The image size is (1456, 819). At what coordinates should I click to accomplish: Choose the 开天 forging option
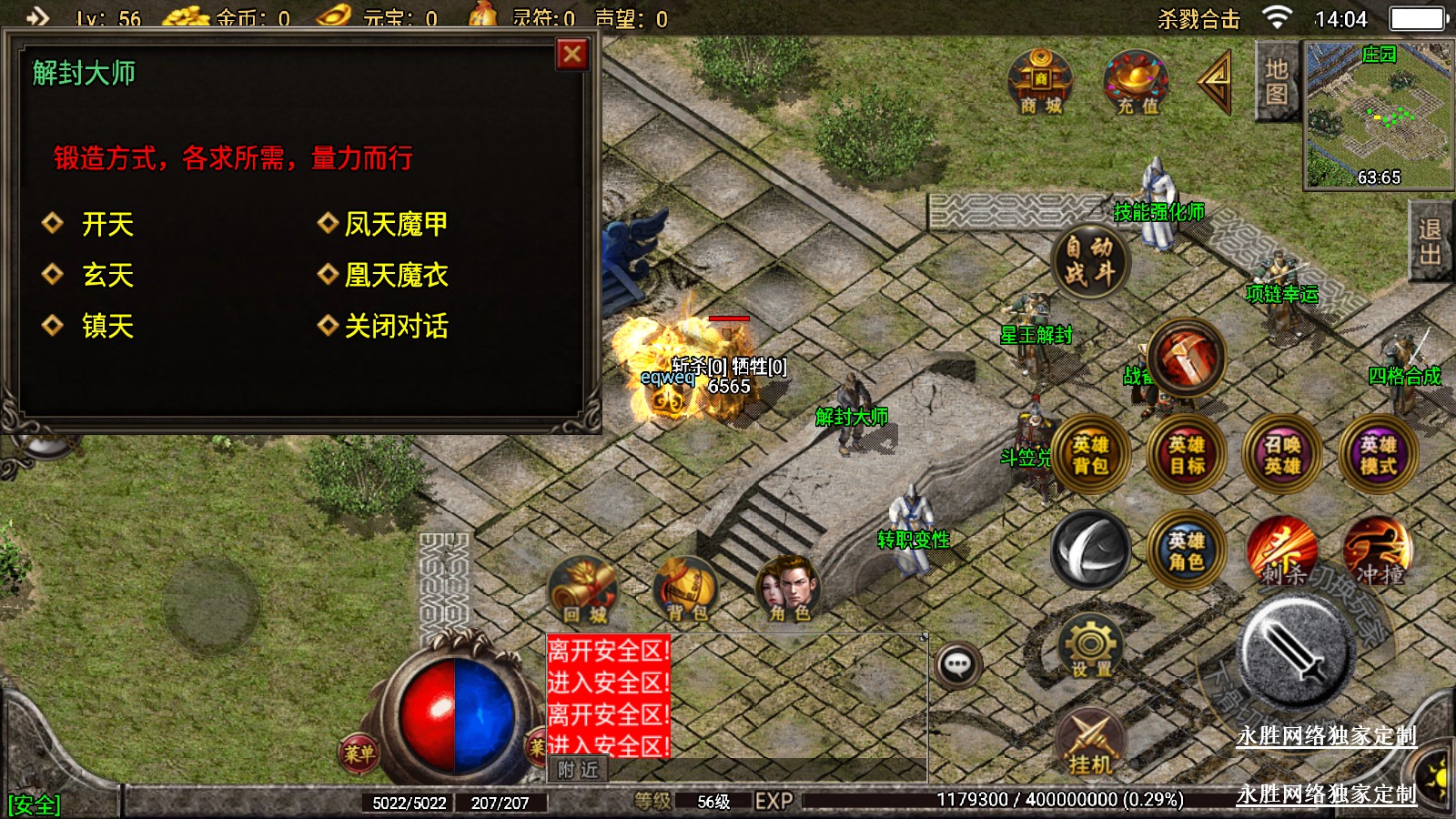[107, 224]
